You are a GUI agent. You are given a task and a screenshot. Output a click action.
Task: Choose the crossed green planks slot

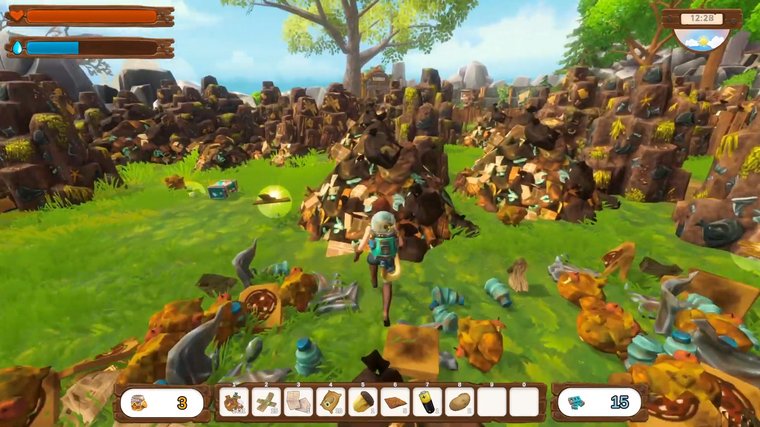pyautogui.click(x=266, y=402)
